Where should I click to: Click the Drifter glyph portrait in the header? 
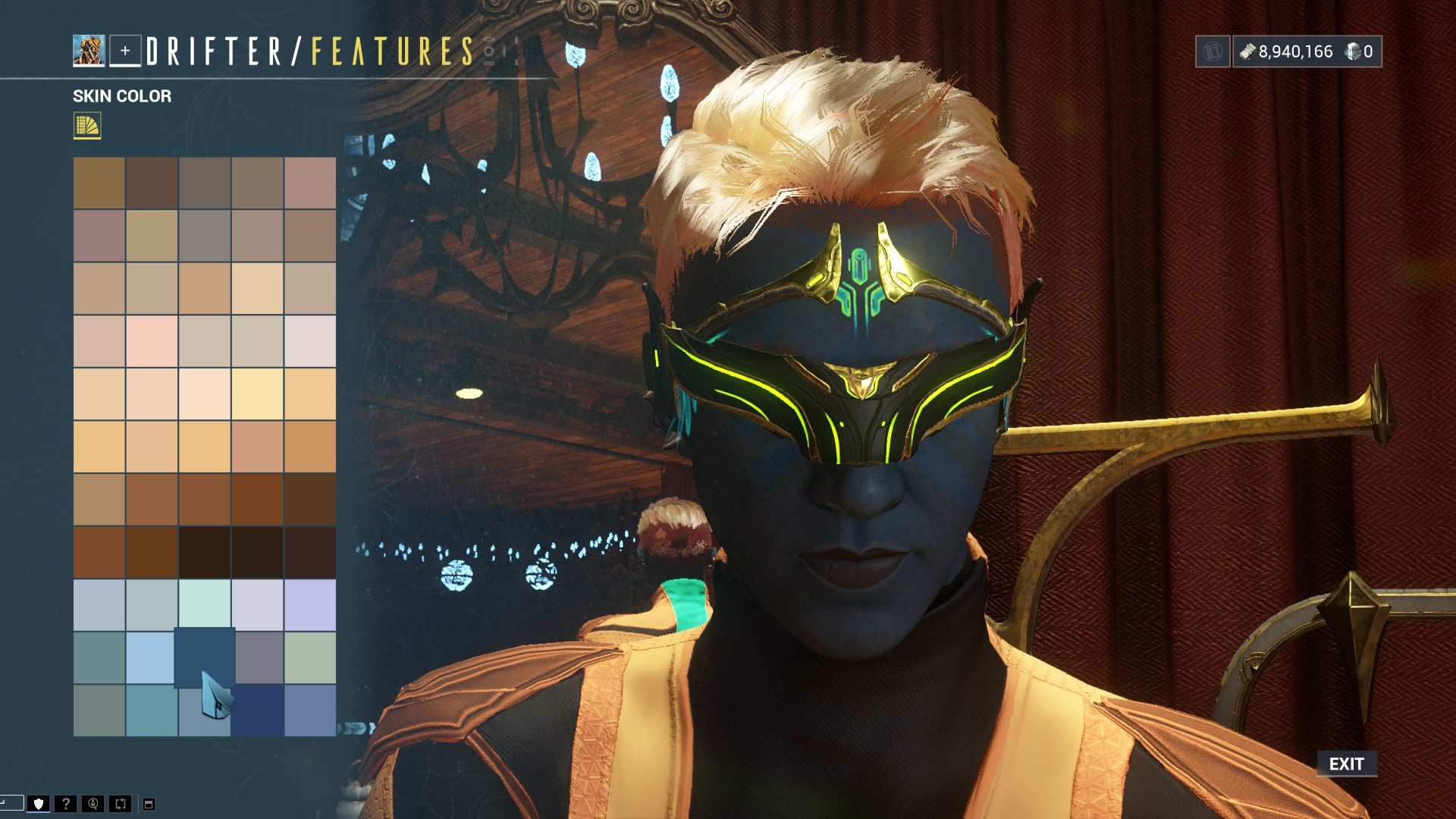(x=89, y=49)
